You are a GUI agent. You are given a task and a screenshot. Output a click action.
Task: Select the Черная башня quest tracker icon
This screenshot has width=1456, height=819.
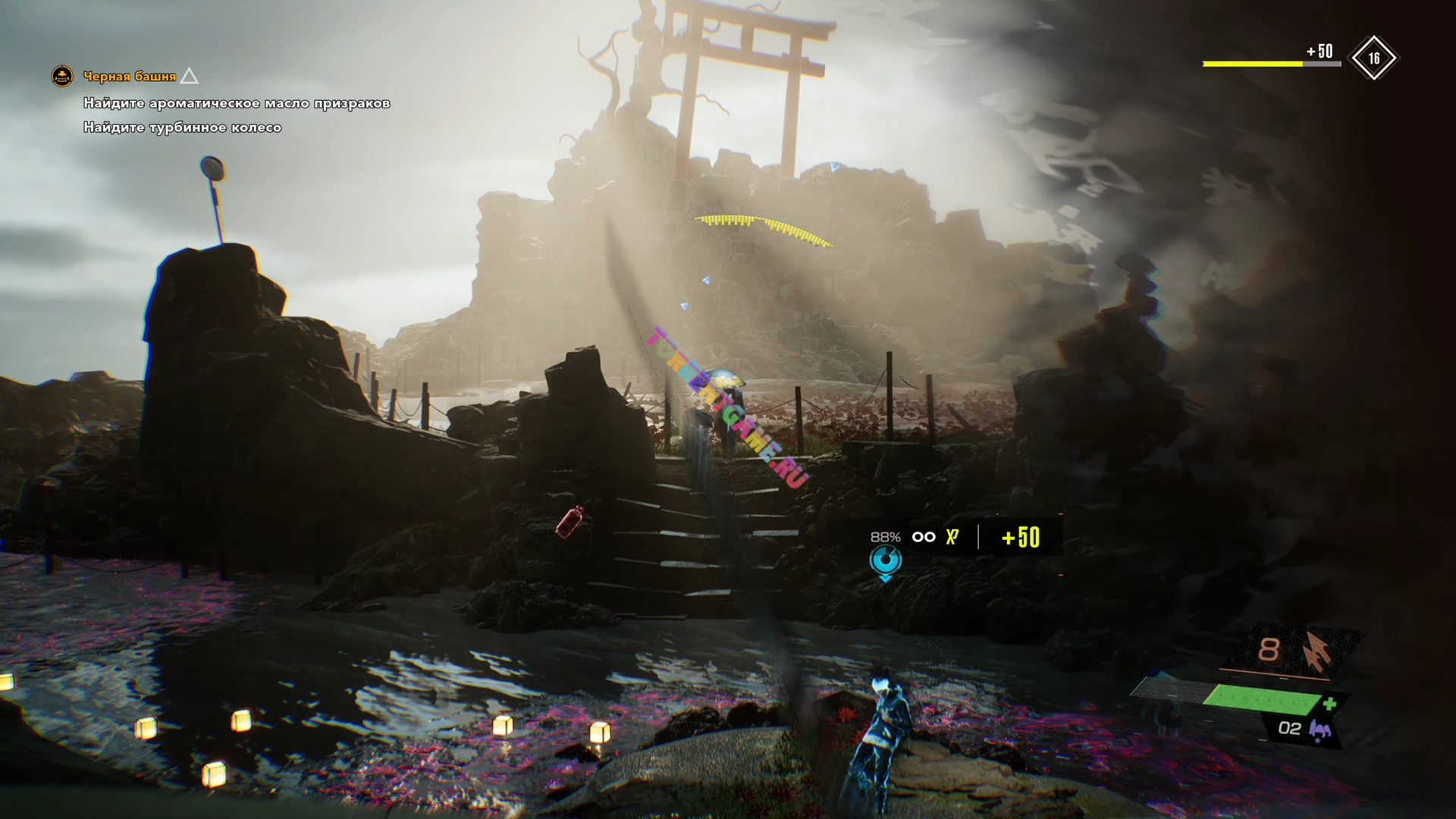62,76
